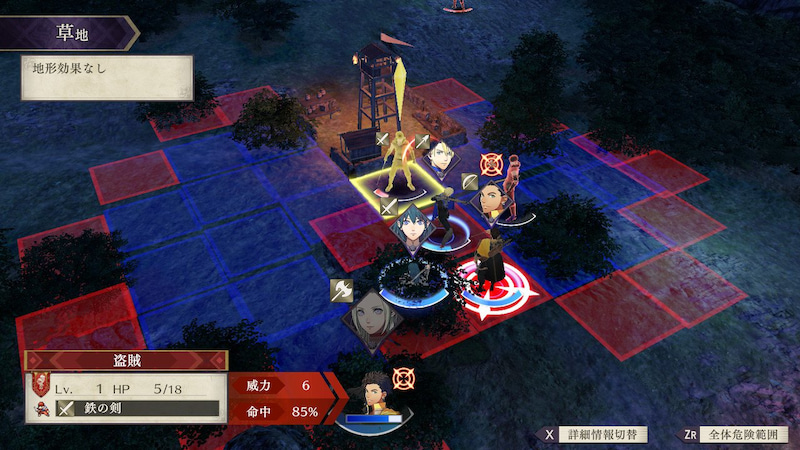Select Dimitri's portrait next to the watchtower
Viewport: 800px width, 450px height.
441,156
